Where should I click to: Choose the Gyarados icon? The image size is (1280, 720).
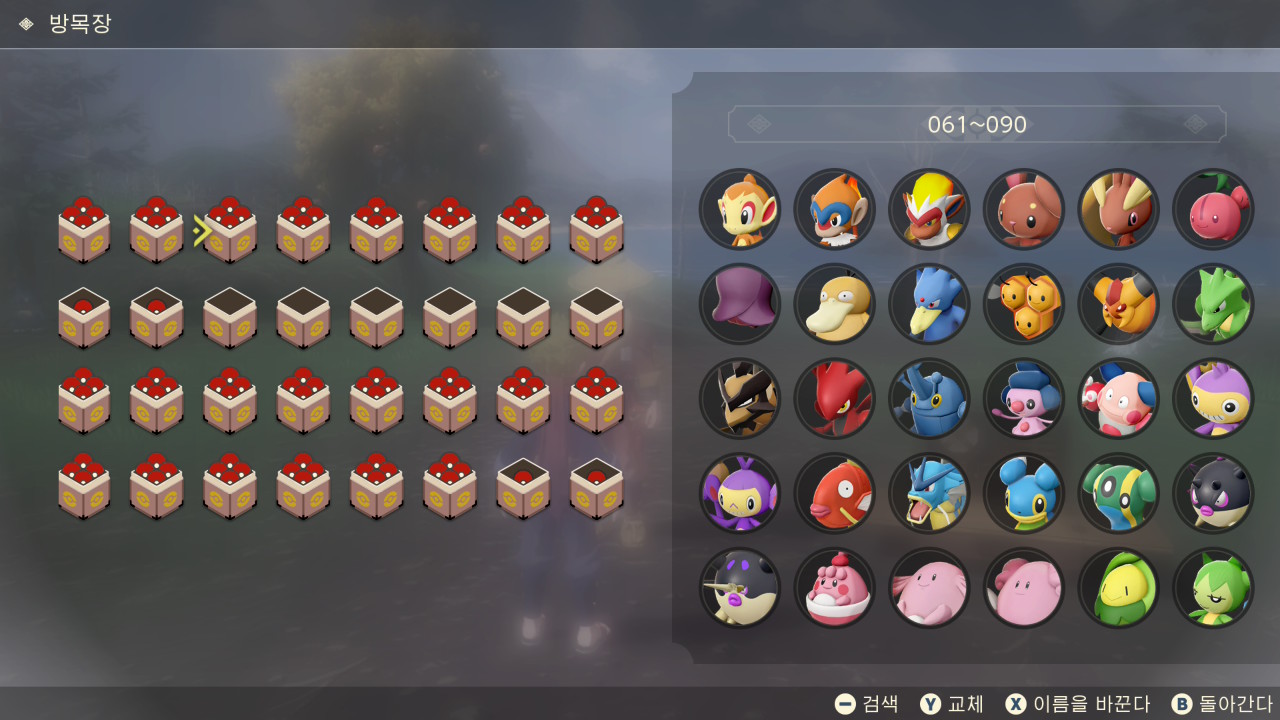tap(929, 493)
